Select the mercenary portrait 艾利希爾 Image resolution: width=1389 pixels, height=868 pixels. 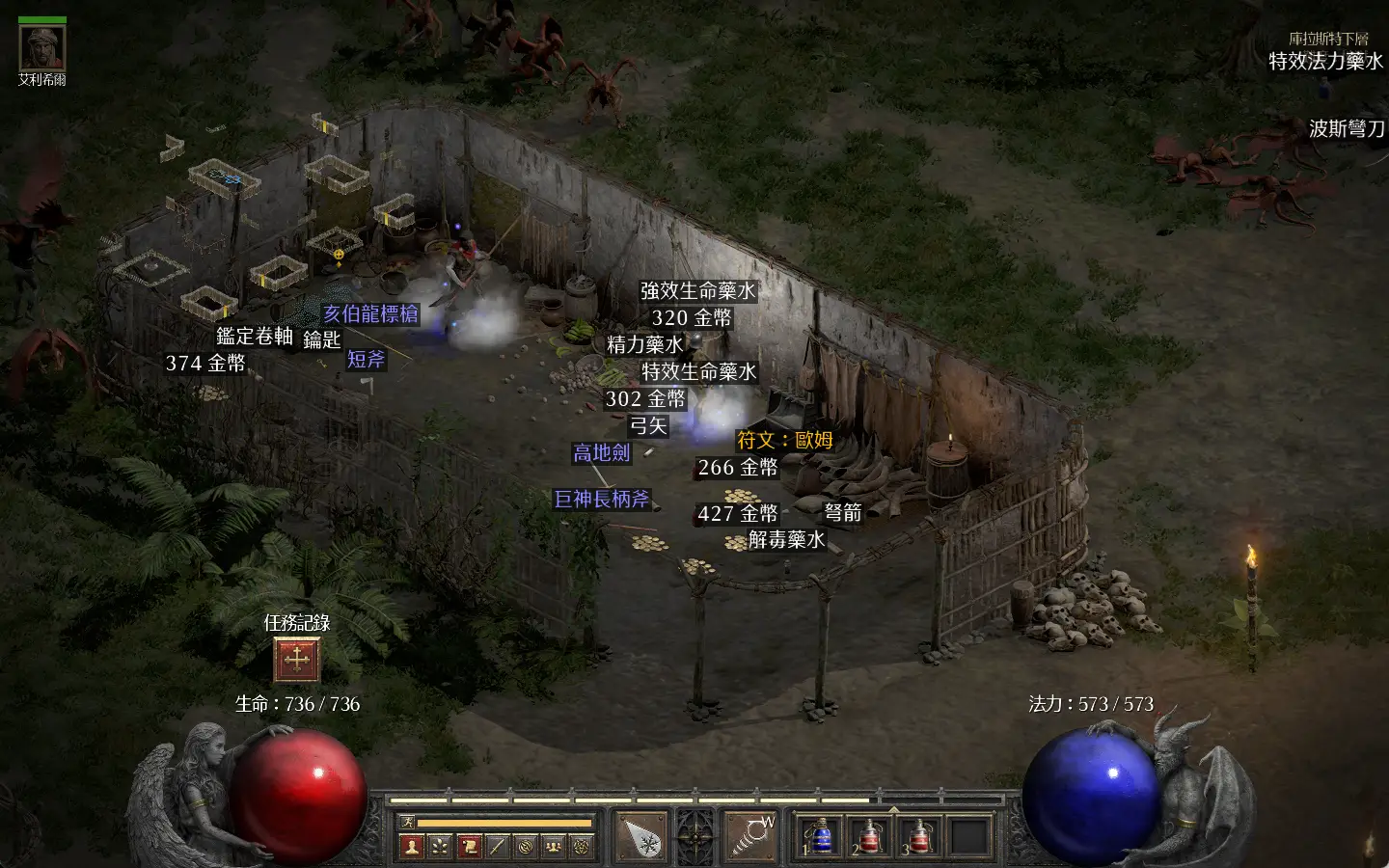point(42,47)
